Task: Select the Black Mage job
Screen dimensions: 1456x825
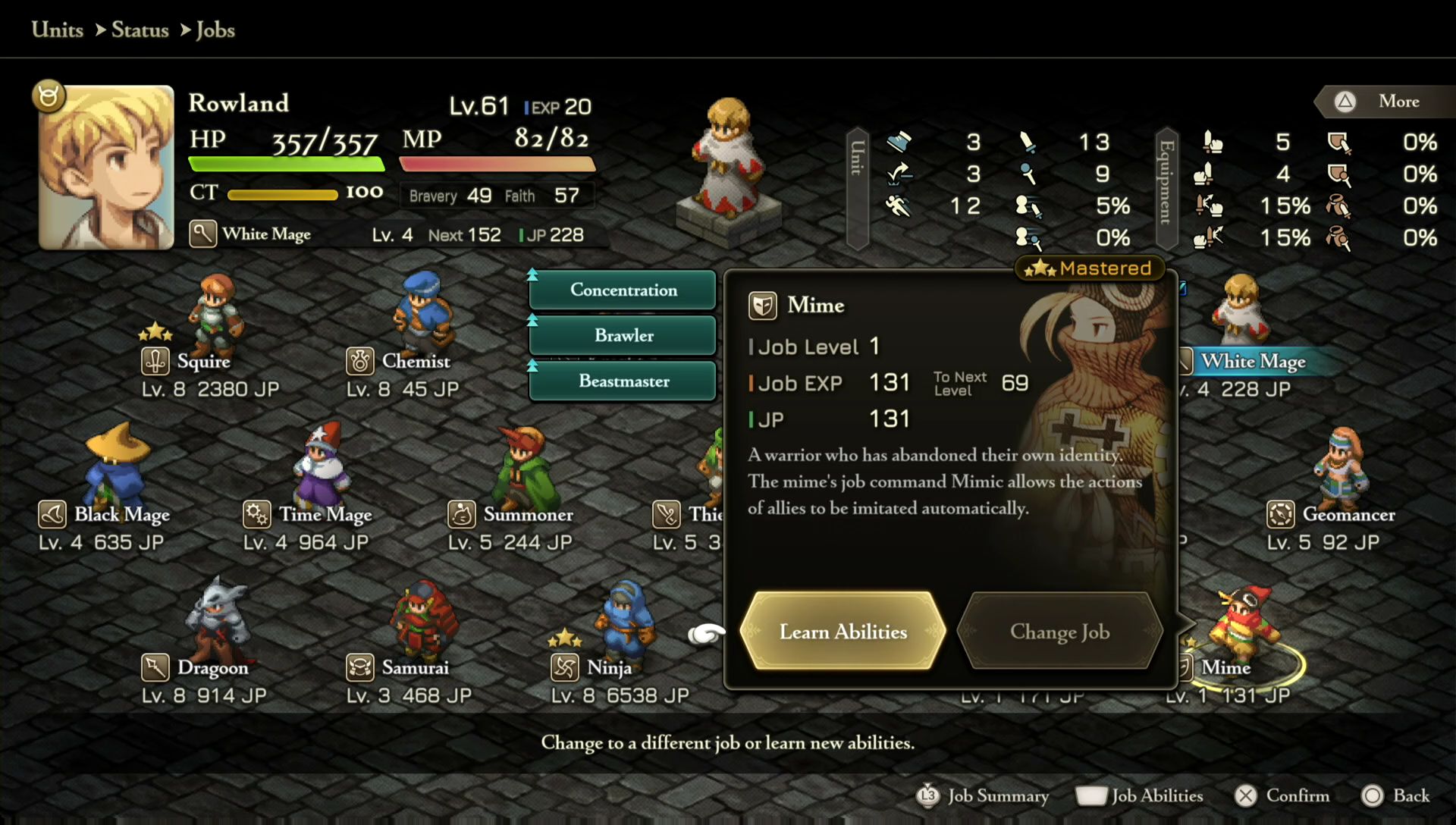Action: pos(121,514)
